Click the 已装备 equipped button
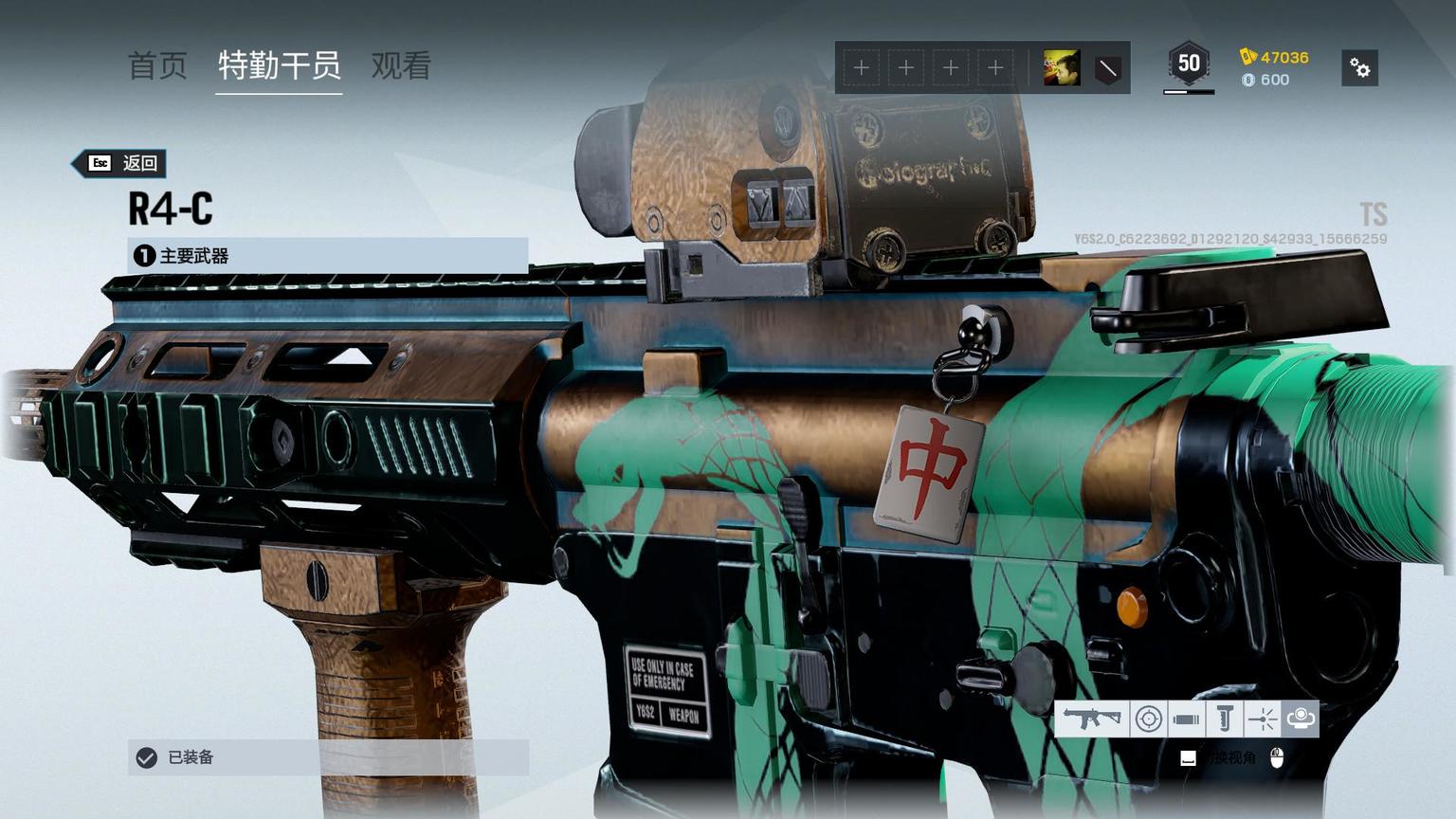This screenshot has height=819, width=1456. [x=327, y=757]
